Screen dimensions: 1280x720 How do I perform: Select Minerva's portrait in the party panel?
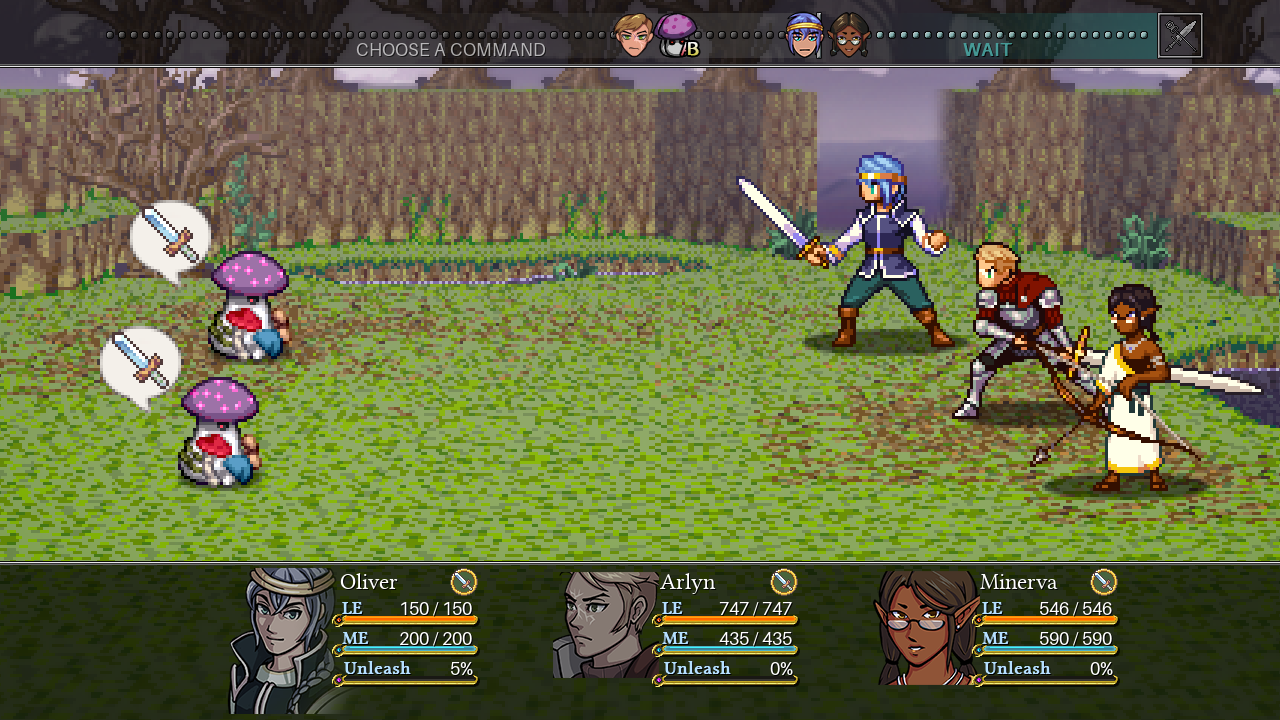(x=926, y=627)
